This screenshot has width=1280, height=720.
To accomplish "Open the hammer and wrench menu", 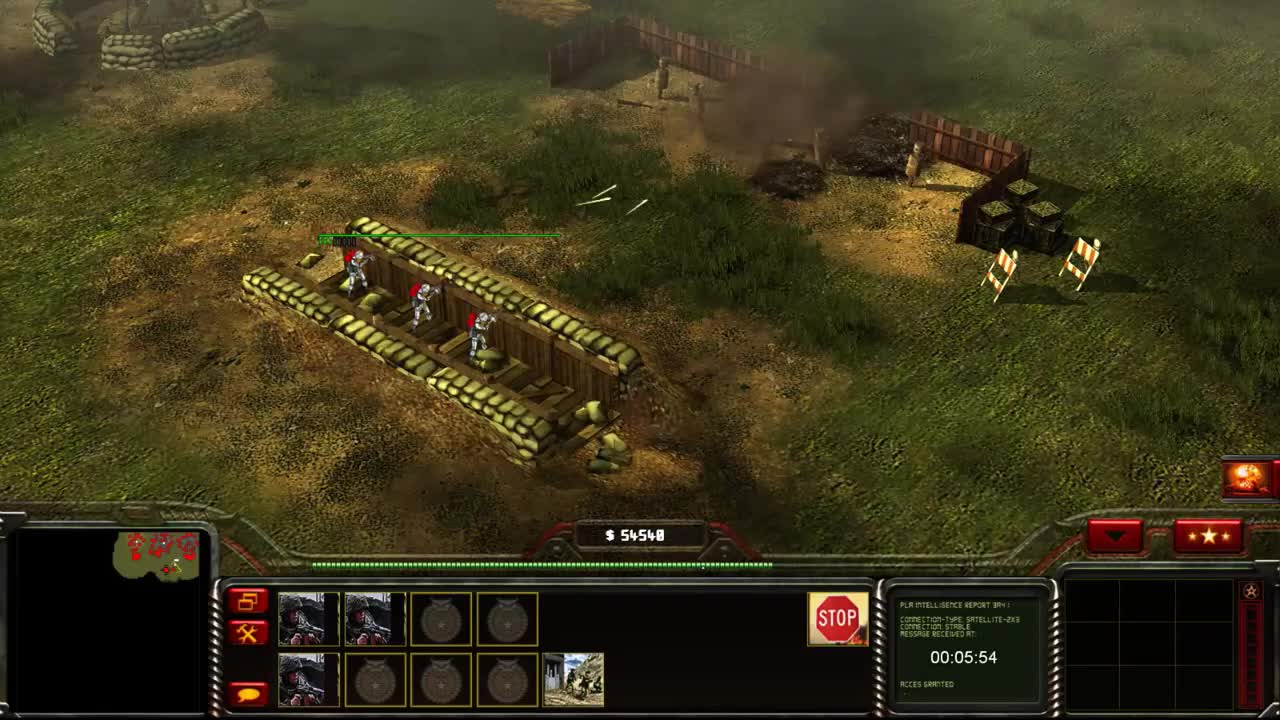I will click(248, 632).
